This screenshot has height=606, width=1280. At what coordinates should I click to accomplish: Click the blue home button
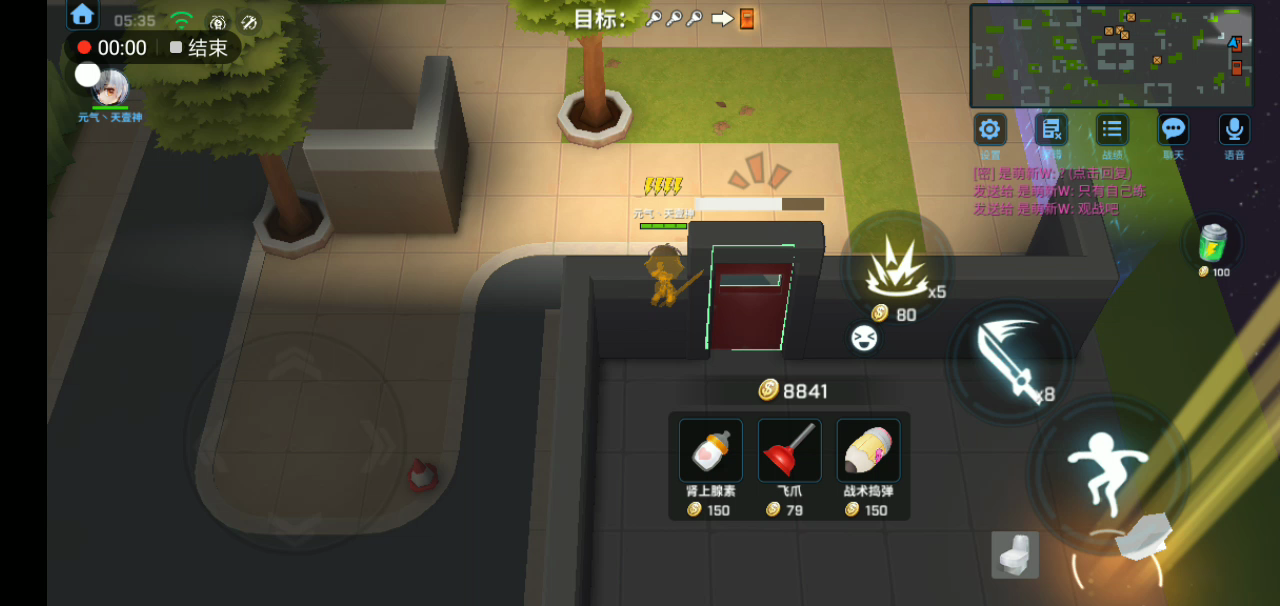(x=82, y=14)
